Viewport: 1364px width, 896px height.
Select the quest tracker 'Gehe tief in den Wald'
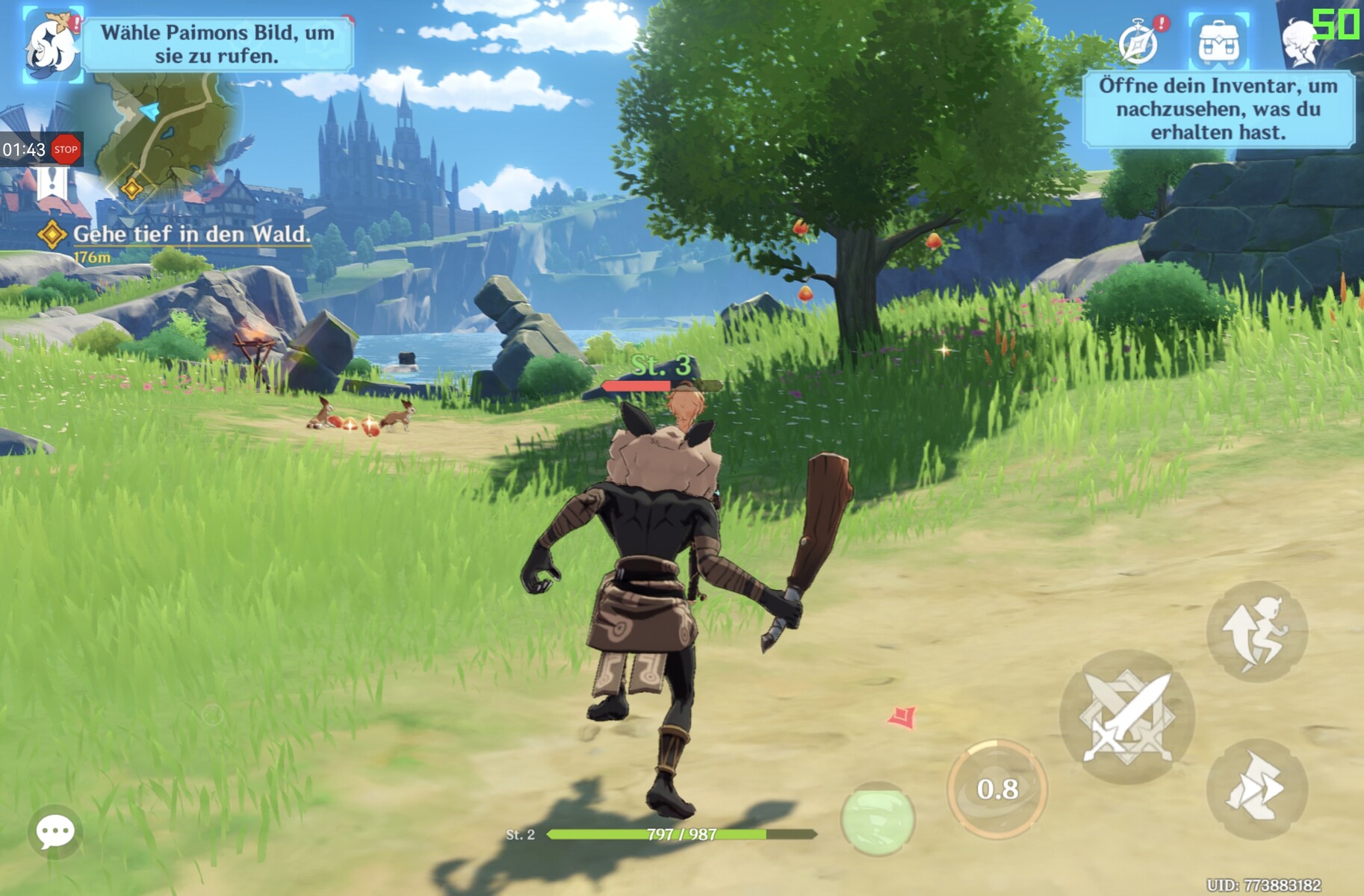pos(190,234)
